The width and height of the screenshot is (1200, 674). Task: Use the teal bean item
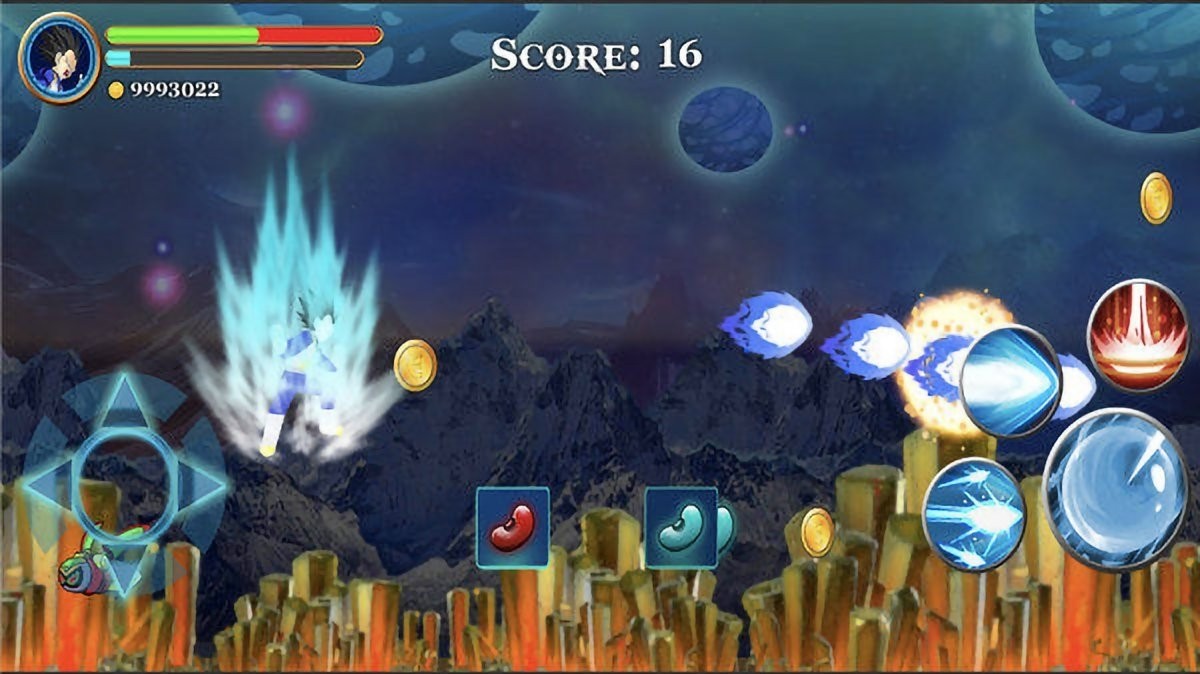click(680, 527)
